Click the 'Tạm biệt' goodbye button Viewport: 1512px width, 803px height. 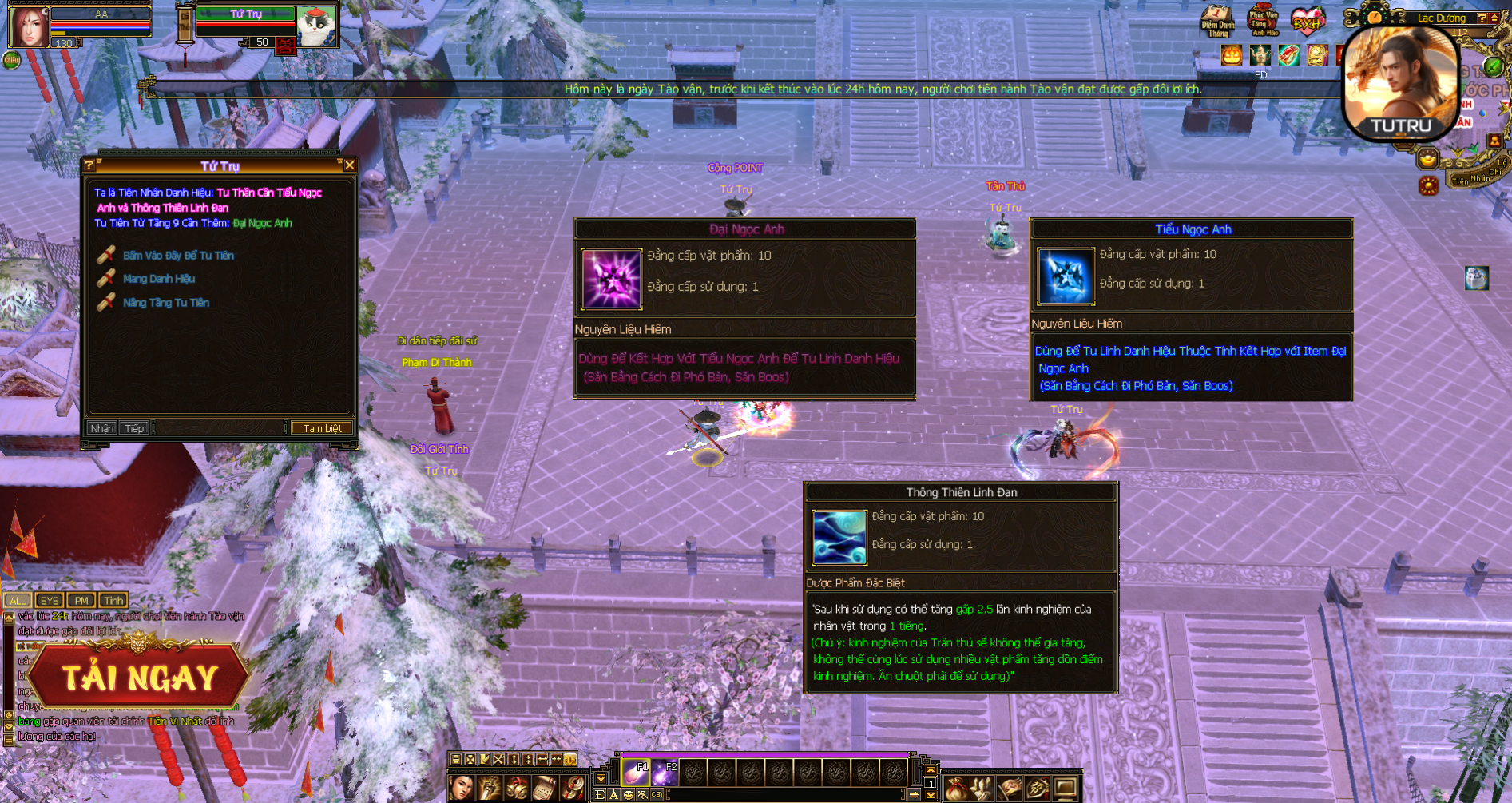coord(322,428)
